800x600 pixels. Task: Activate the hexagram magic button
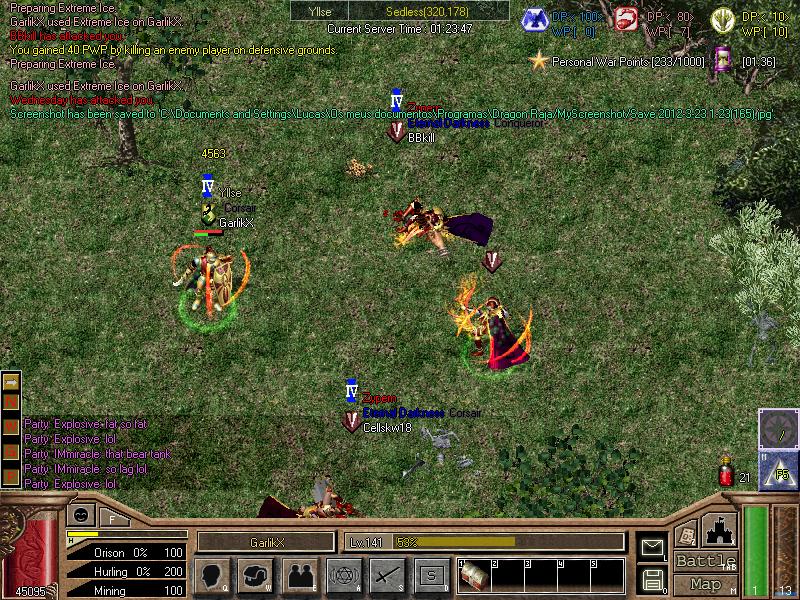pyautogui.click(x=343, y=575)
